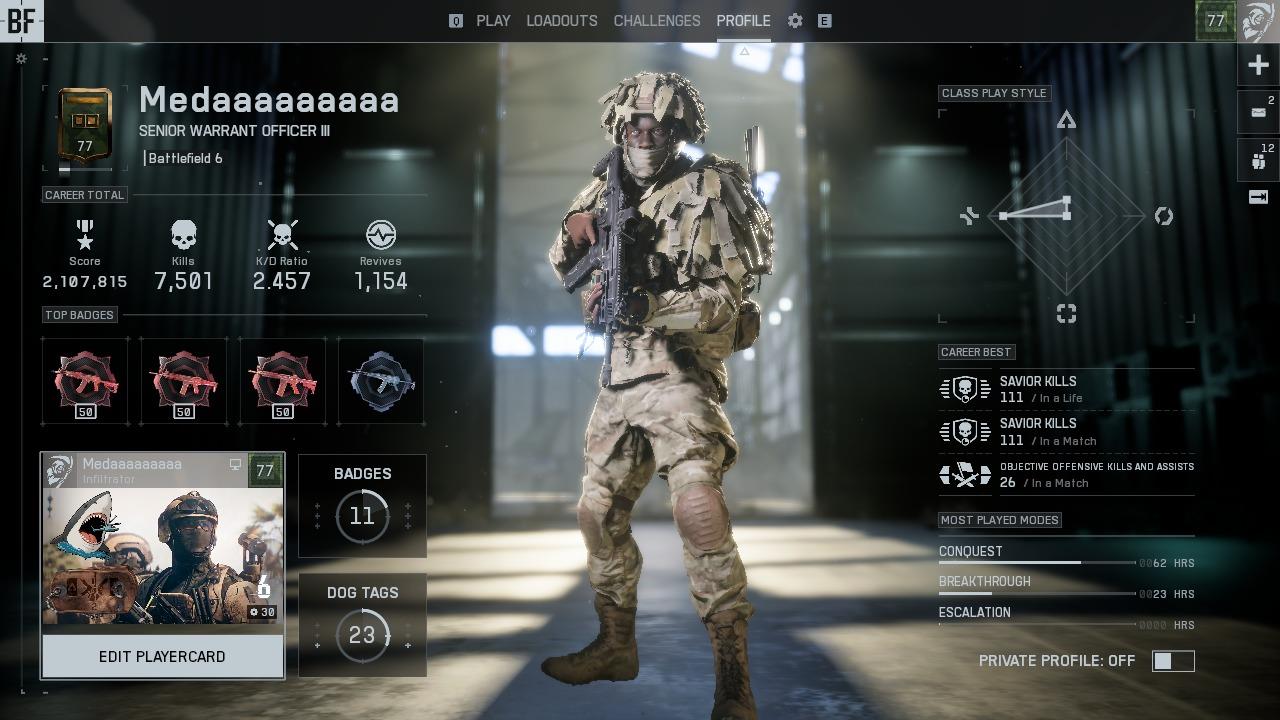The height and width of the screenshot is (720, 1280).
Task: Click the BF logo in the corner
Action: (20, 20)
